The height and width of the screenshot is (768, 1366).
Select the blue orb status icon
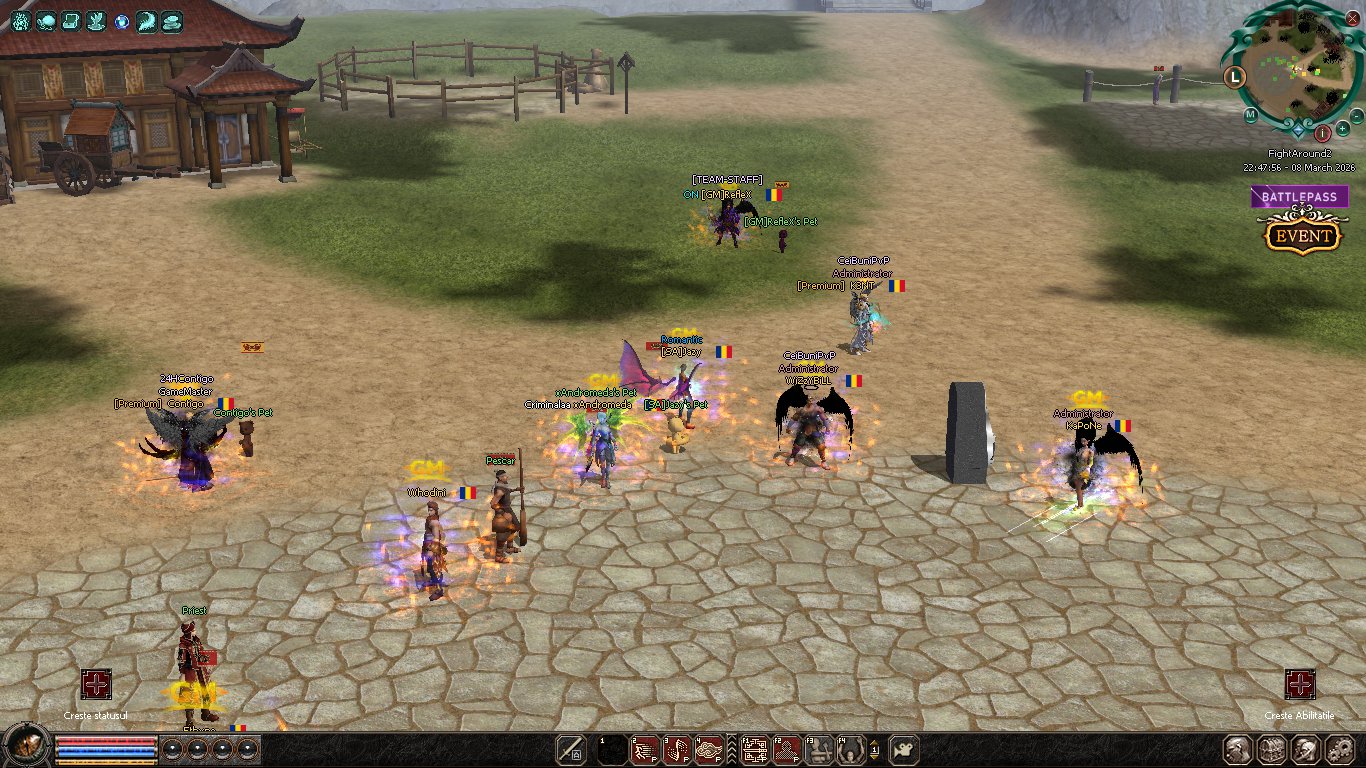pos(121,21)
